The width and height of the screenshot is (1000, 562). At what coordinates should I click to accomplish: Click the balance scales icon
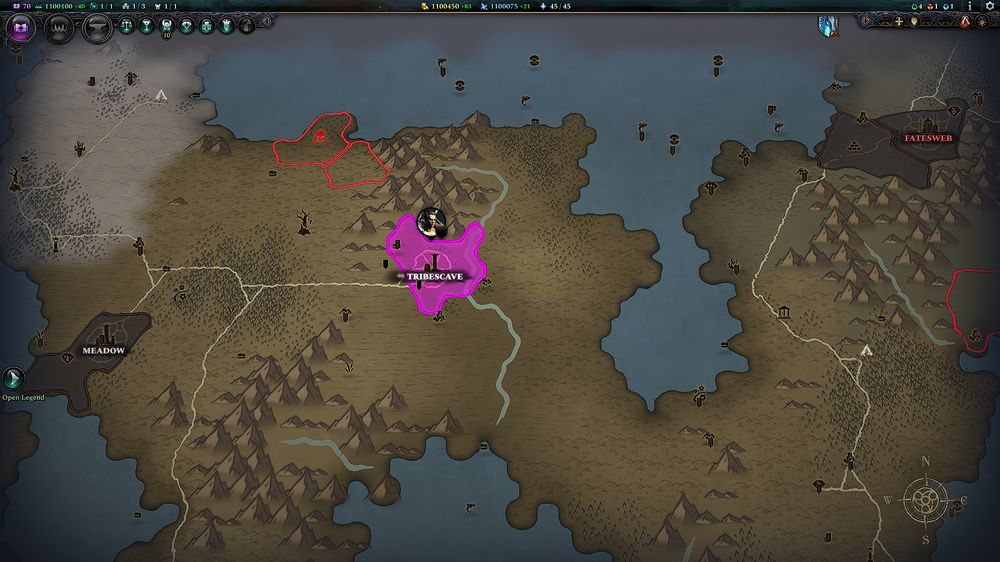click(127, 26)
